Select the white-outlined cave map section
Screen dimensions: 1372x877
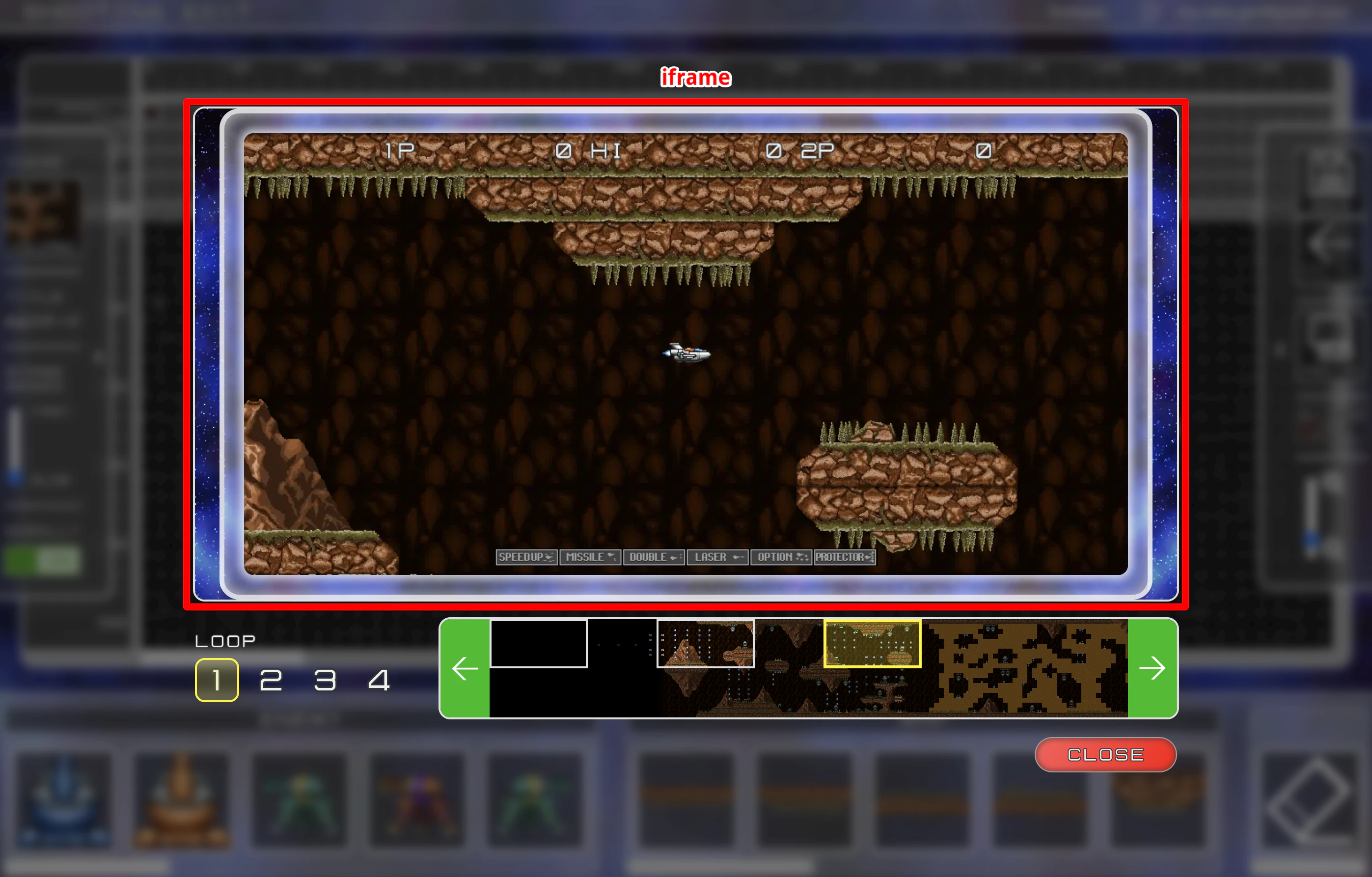pos(705,643)
